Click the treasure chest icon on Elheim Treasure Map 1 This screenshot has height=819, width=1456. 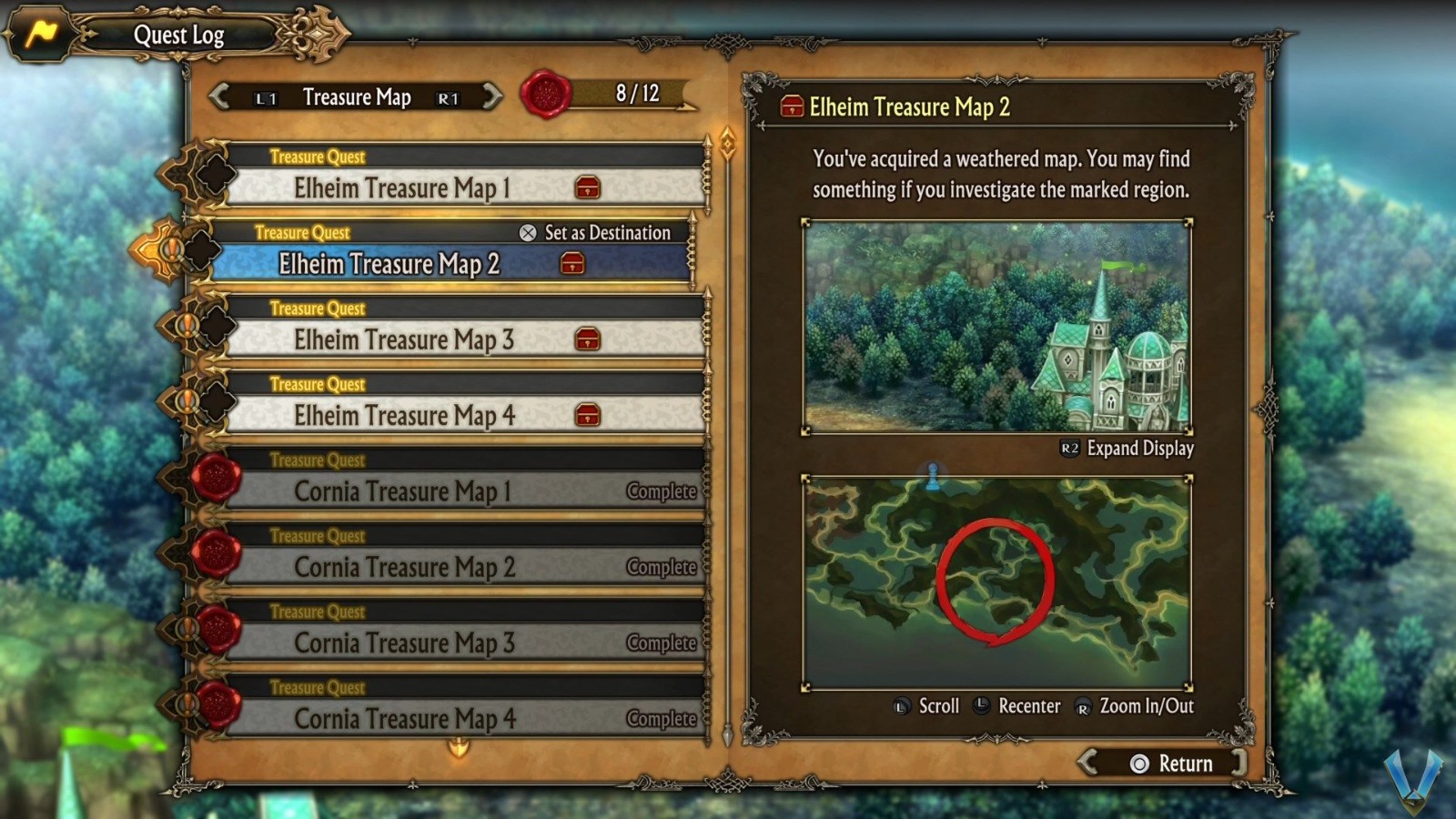[x=590, y=188]
